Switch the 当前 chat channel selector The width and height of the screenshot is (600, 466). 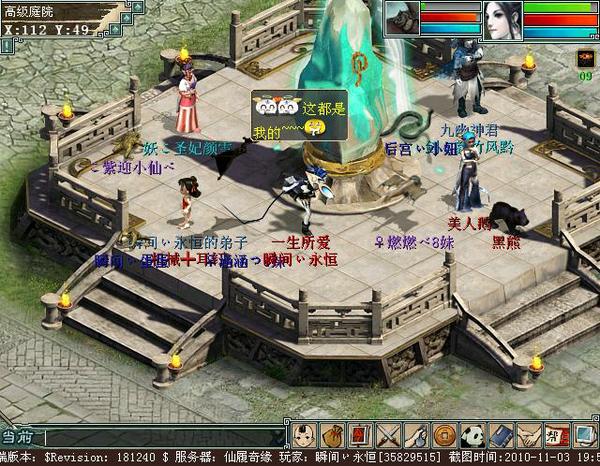point(20,437)
